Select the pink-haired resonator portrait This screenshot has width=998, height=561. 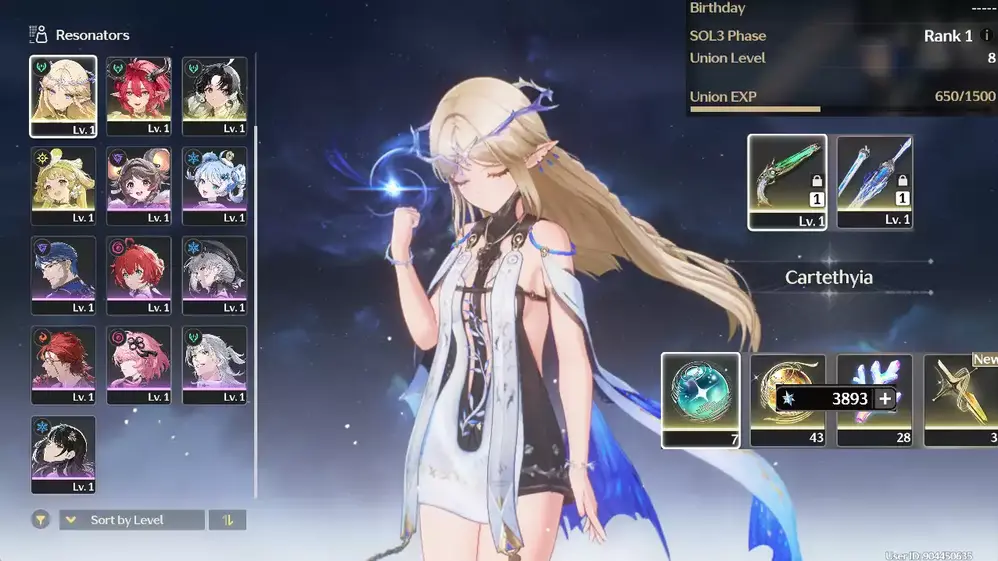139,365
